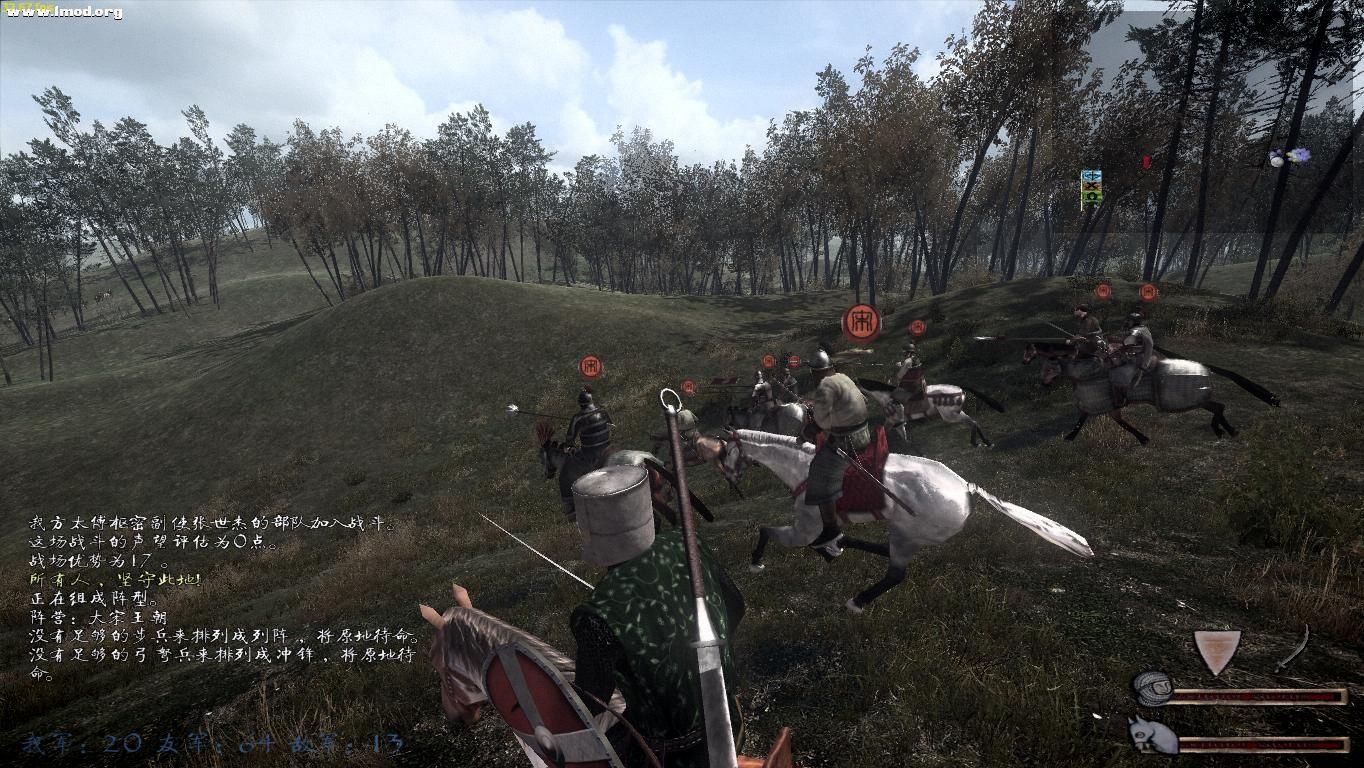This screenshot has width=1364, height=768.
Task: Select the shield icon in the bottom-right HUD
Action: (1218, 648)
